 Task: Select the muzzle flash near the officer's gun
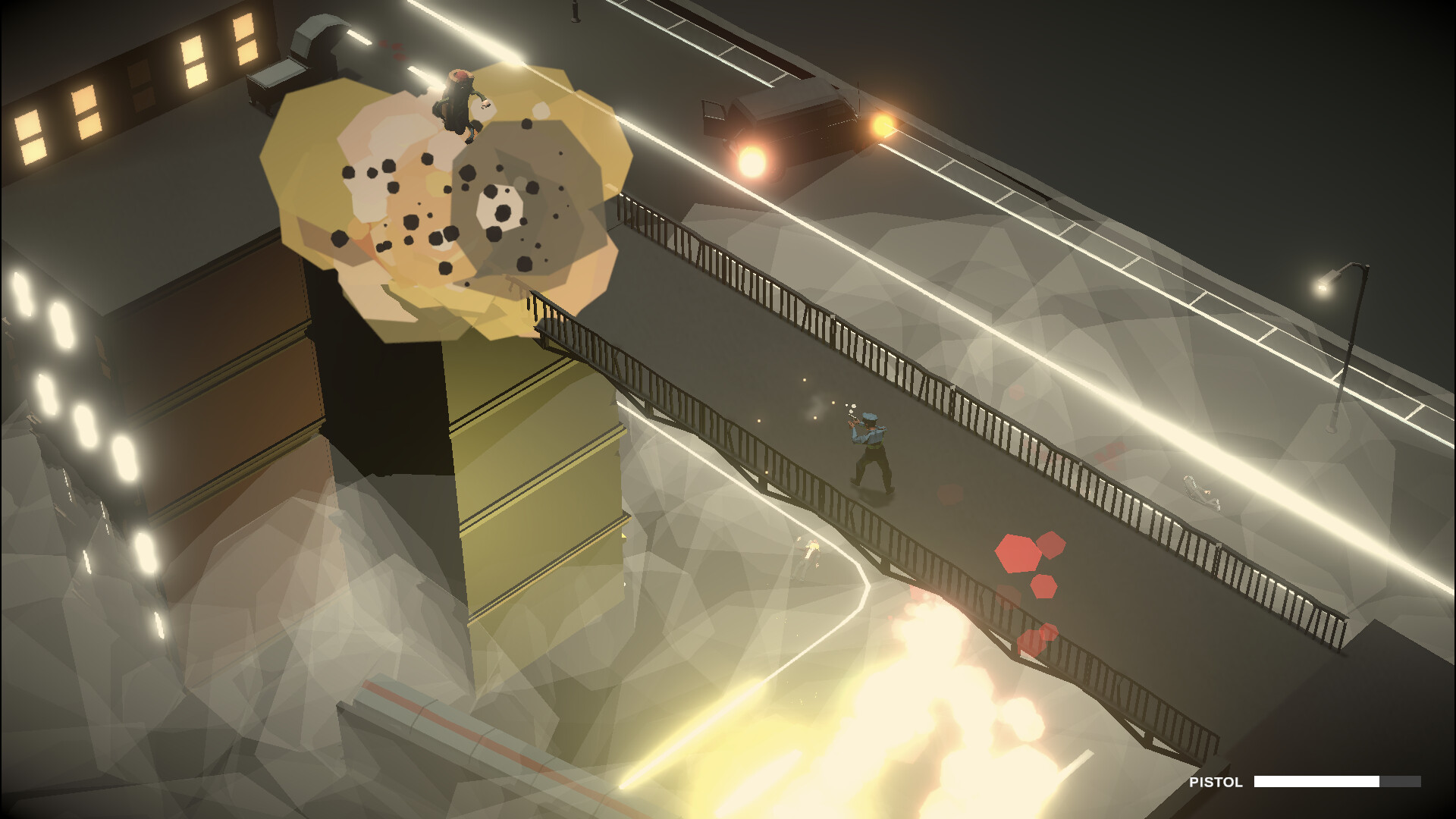851,418
